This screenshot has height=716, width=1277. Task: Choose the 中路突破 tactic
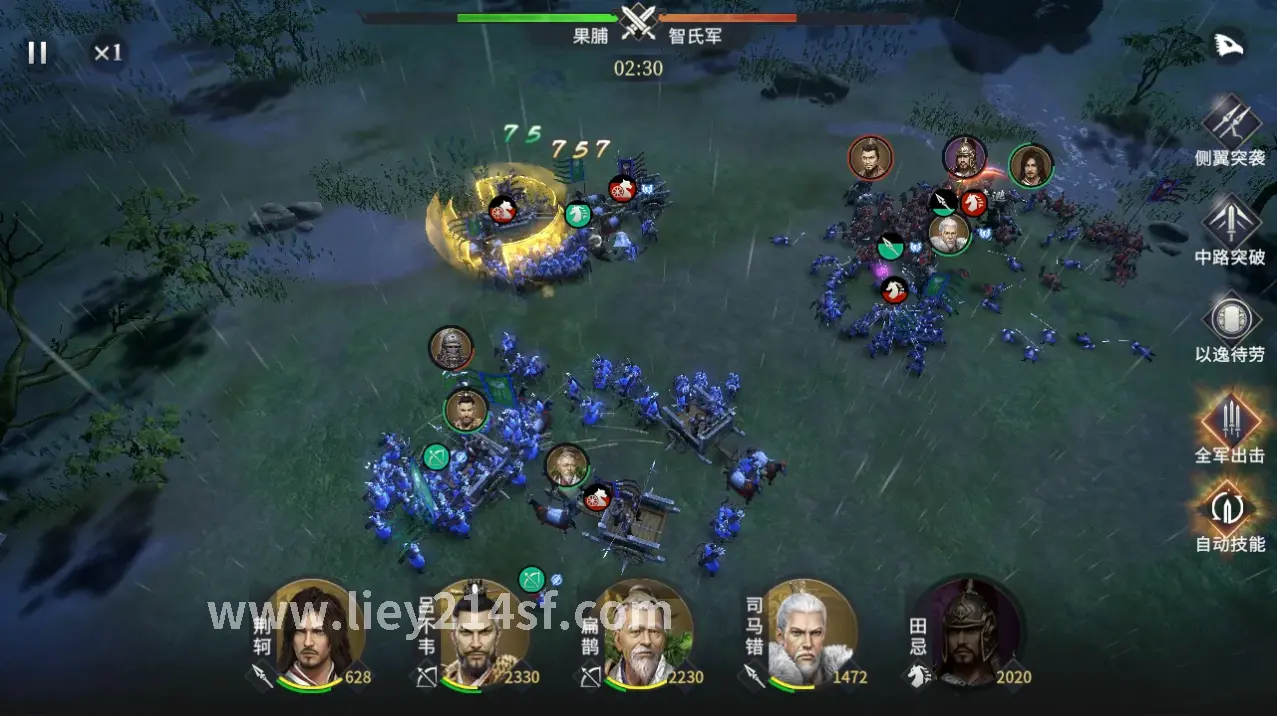tap(1230, 221)
